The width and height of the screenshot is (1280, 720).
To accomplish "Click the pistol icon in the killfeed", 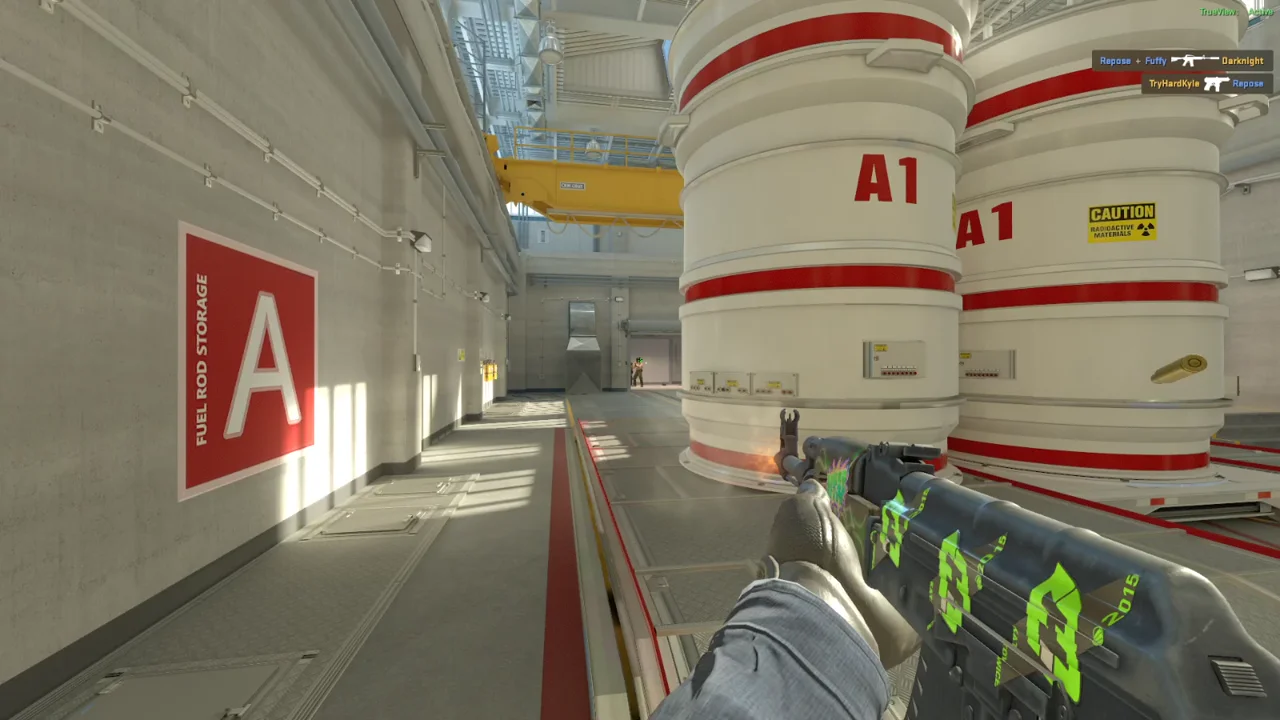I will point(1217,82).
